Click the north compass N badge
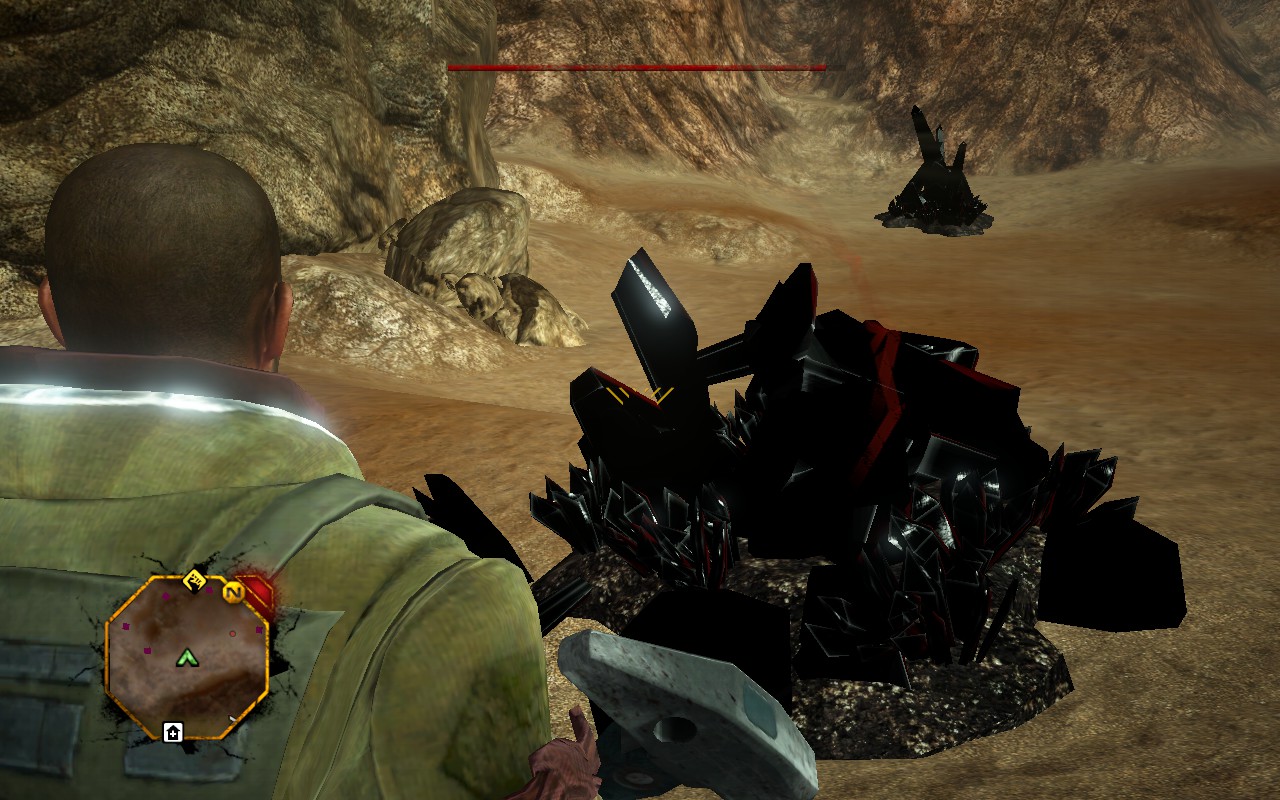 [x=235, y=592]
